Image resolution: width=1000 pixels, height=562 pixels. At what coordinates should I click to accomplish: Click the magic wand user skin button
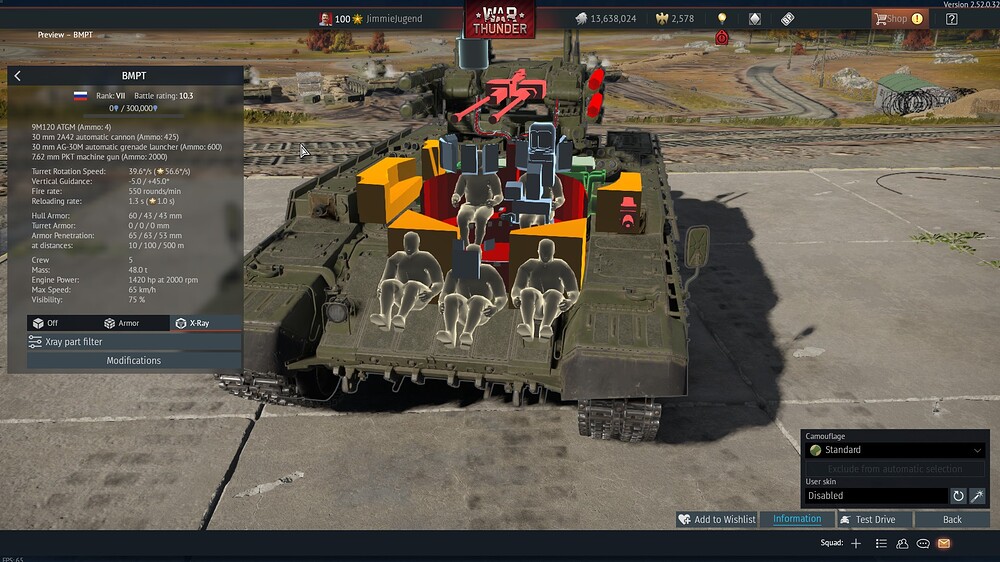977,495
